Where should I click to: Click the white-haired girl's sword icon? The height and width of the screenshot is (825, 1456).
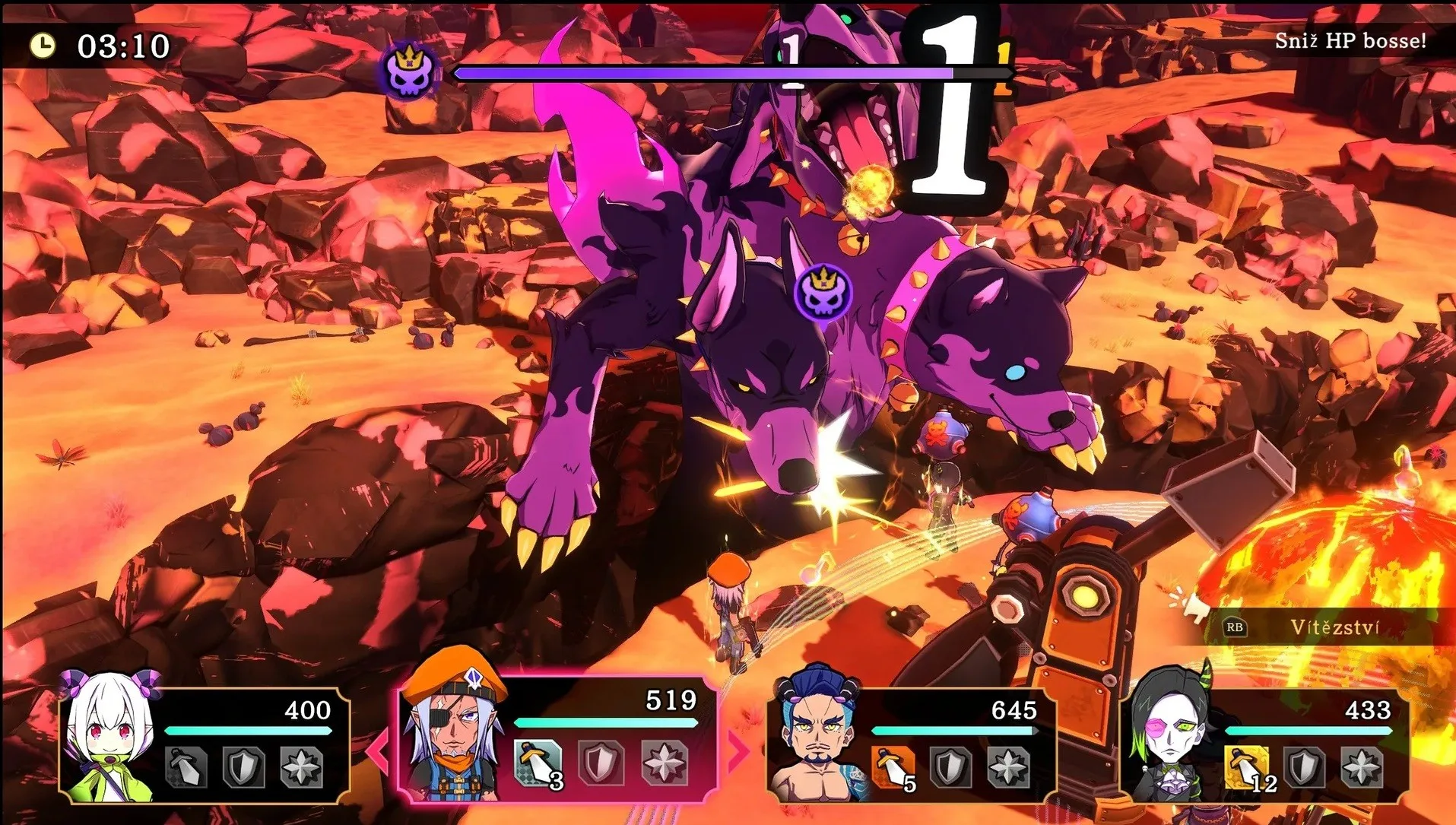pyautogui.click(x=186, y=766)
